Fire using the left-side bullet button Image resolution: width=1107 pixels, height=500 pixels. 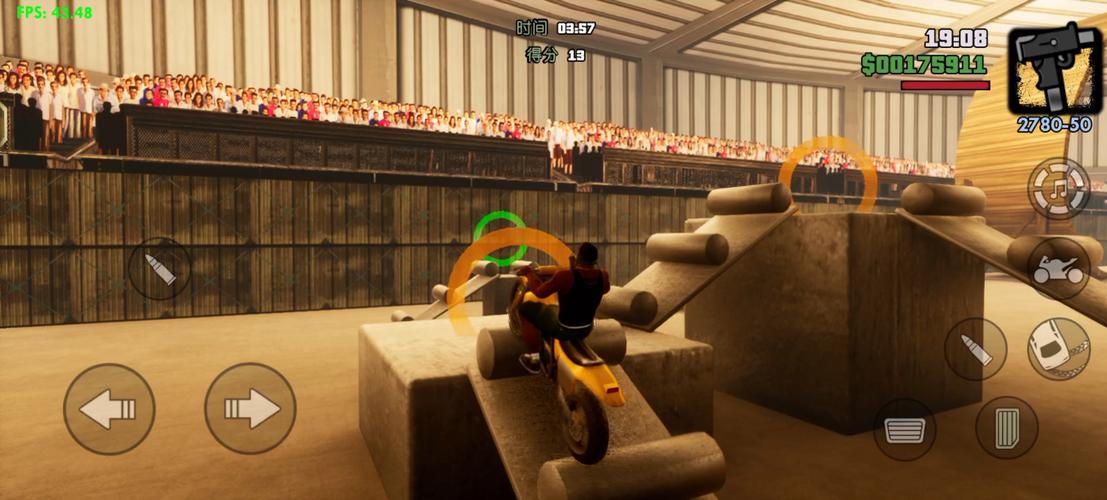(160, 268)
